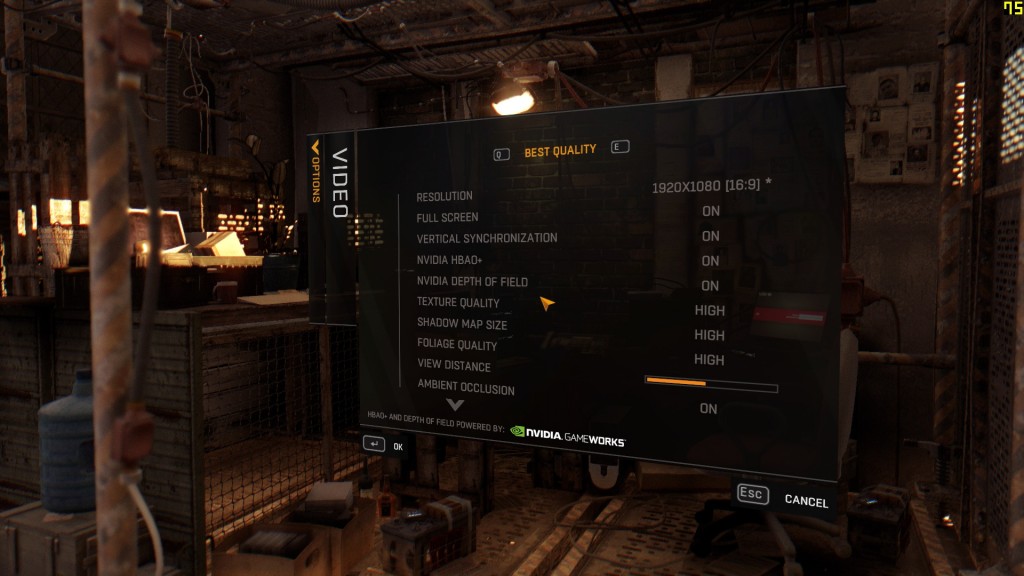Toggle the Full Screen option
Viewport: 1024px width, 576px height.
[711, 211]
